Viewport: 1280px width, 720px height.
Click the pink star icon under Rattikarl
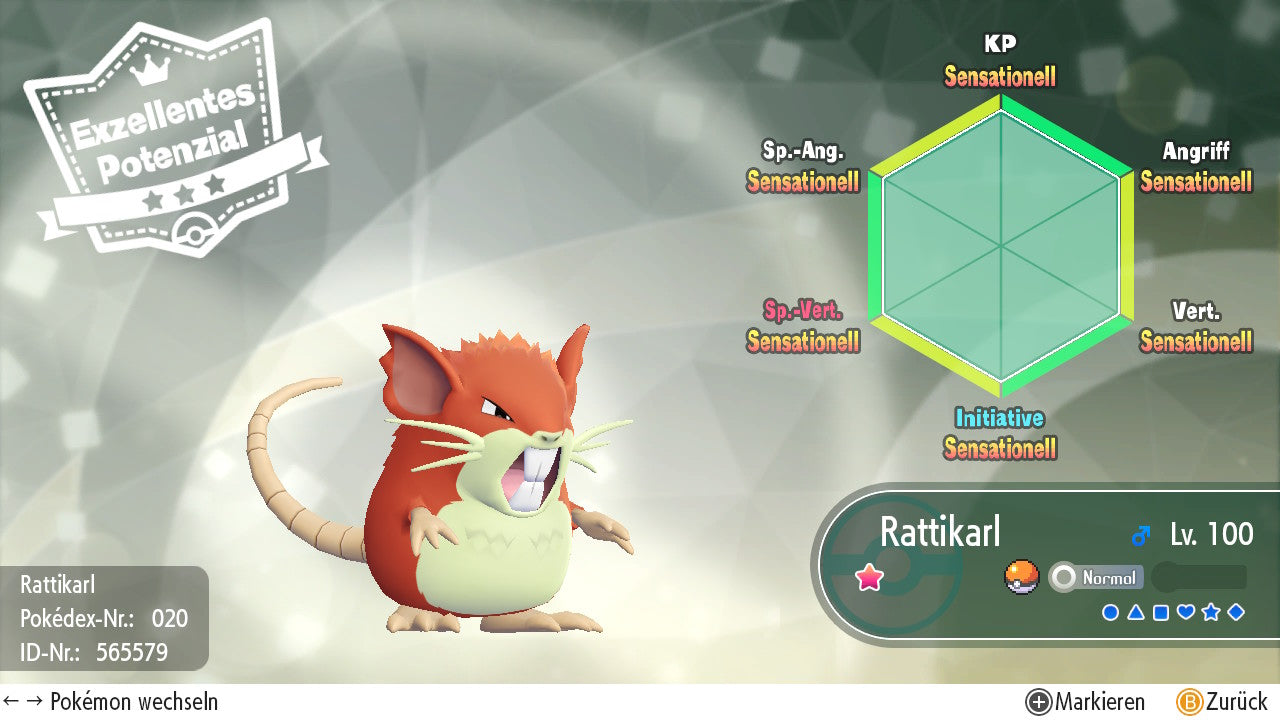point(869,578)
